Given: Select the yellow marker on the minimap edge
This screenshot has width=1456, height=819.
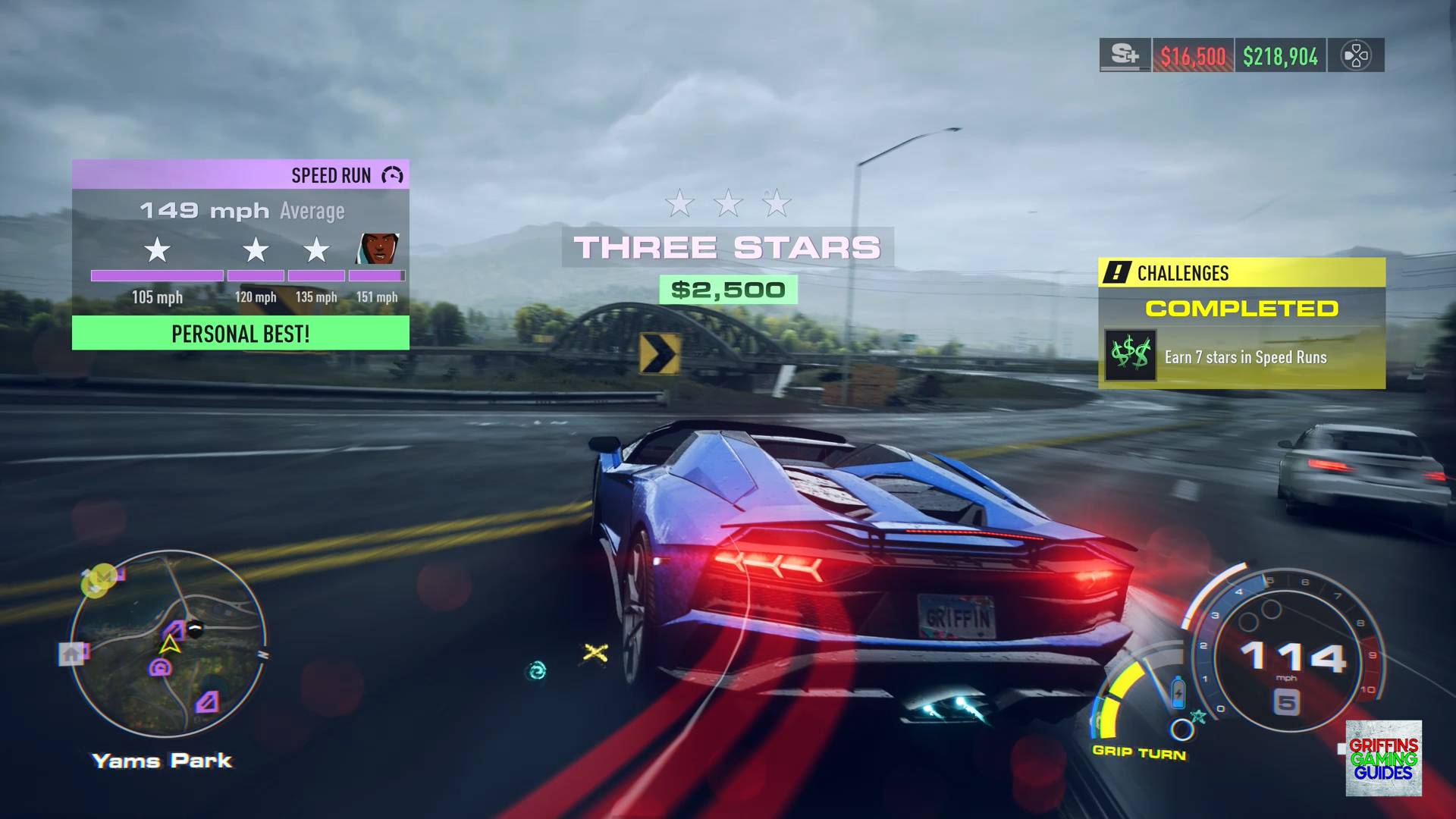Looking at the screenshot, I should [x=98, y=582].
